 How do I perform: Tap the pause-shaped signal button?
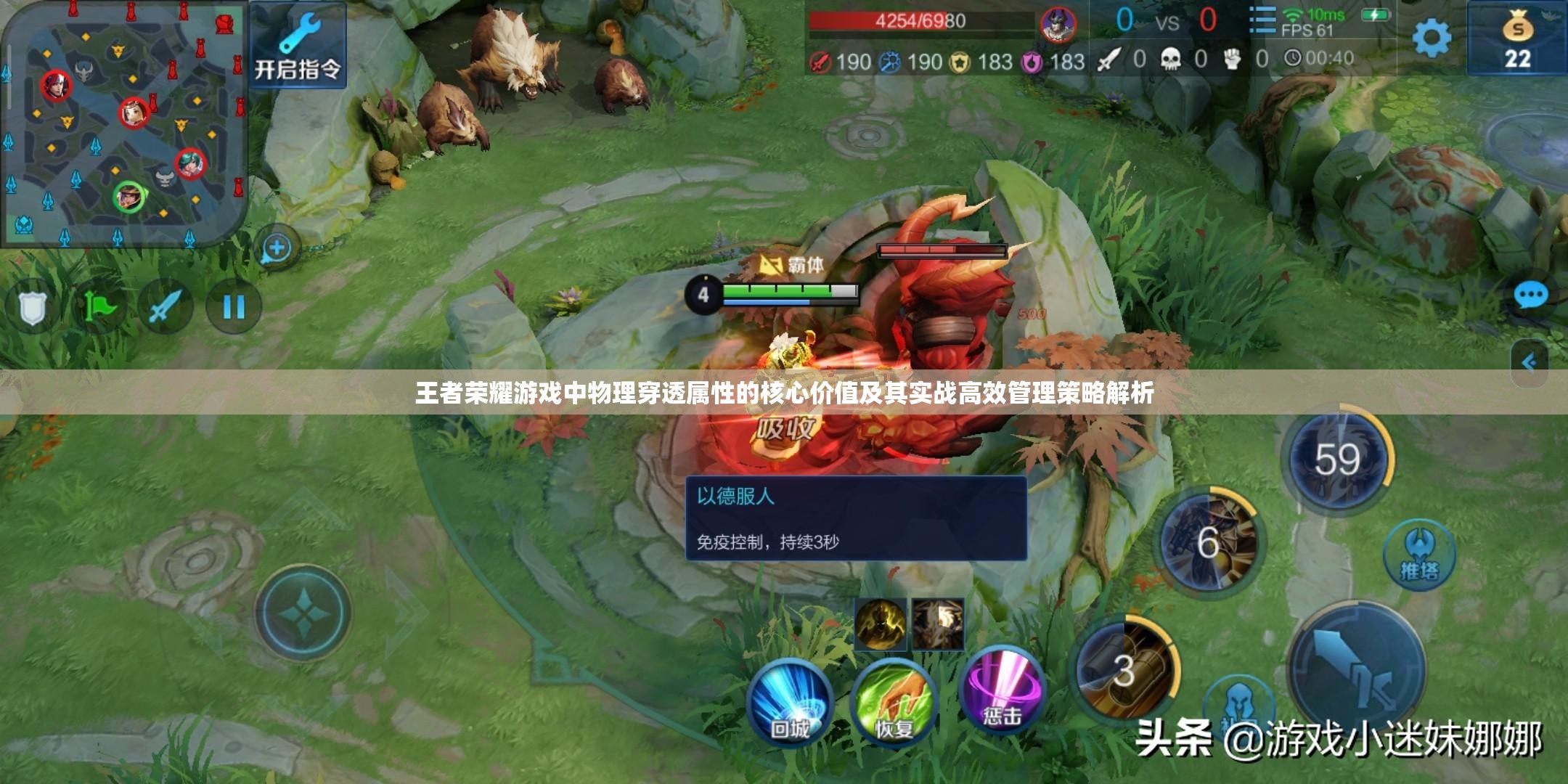click(233, 307)
